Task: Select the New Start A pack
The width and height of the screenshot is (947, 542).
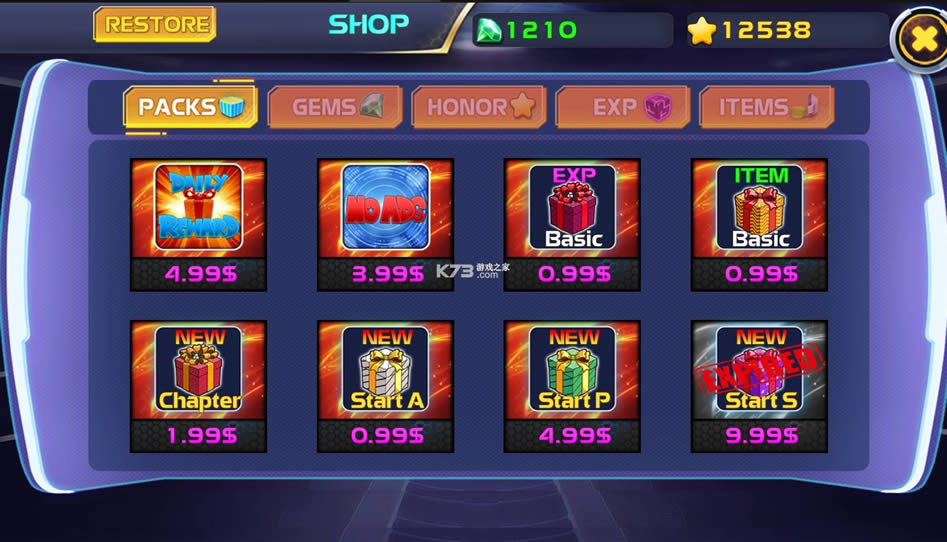Action: pos(385,386)
